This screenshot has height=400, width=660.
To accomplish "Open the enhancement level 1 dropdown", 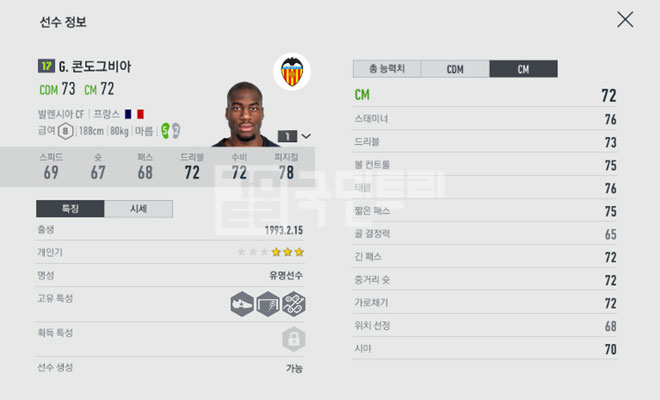I will (295, 136).
